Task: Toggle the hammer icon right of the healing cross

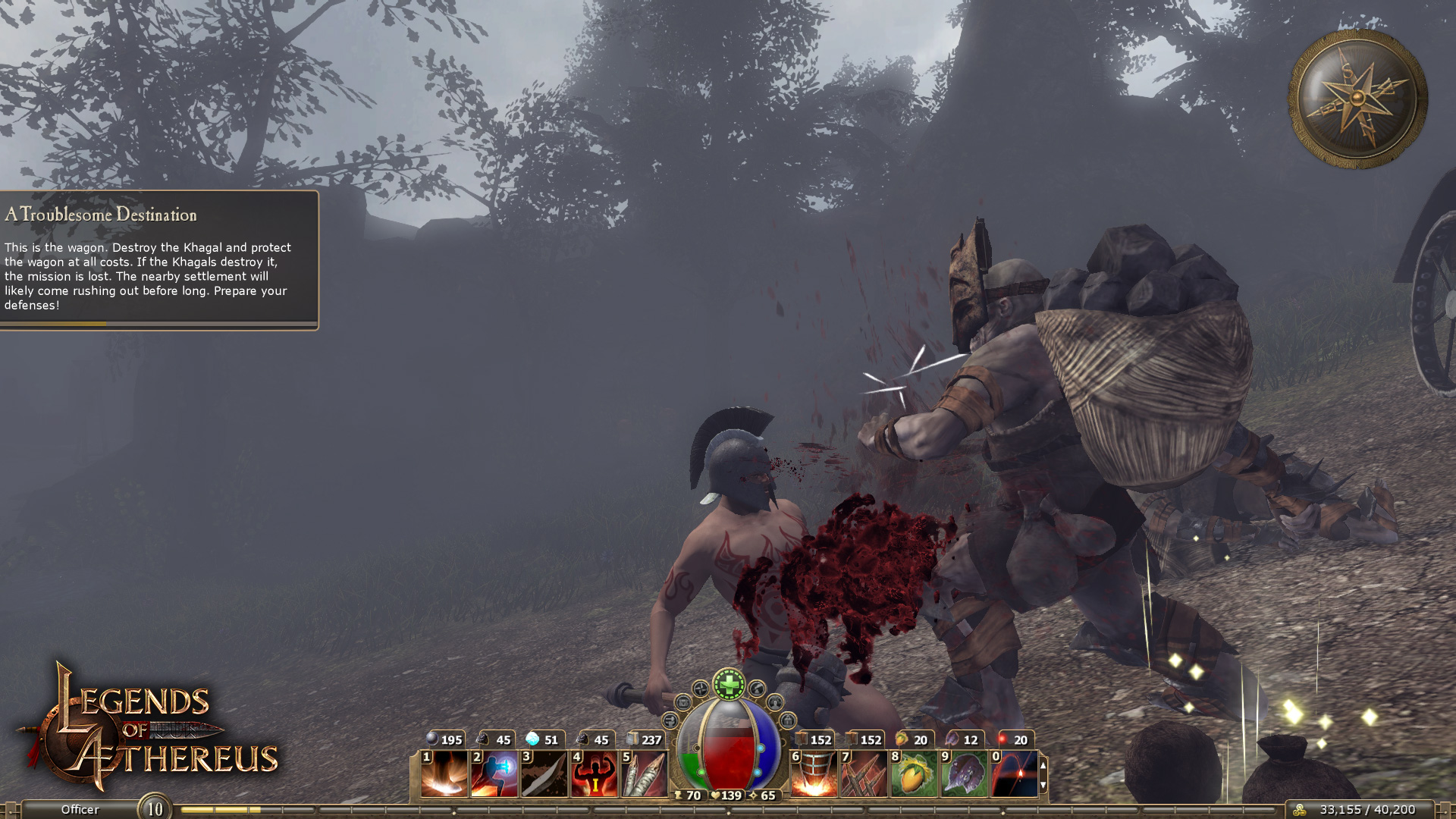Action: tap(757, 689)
